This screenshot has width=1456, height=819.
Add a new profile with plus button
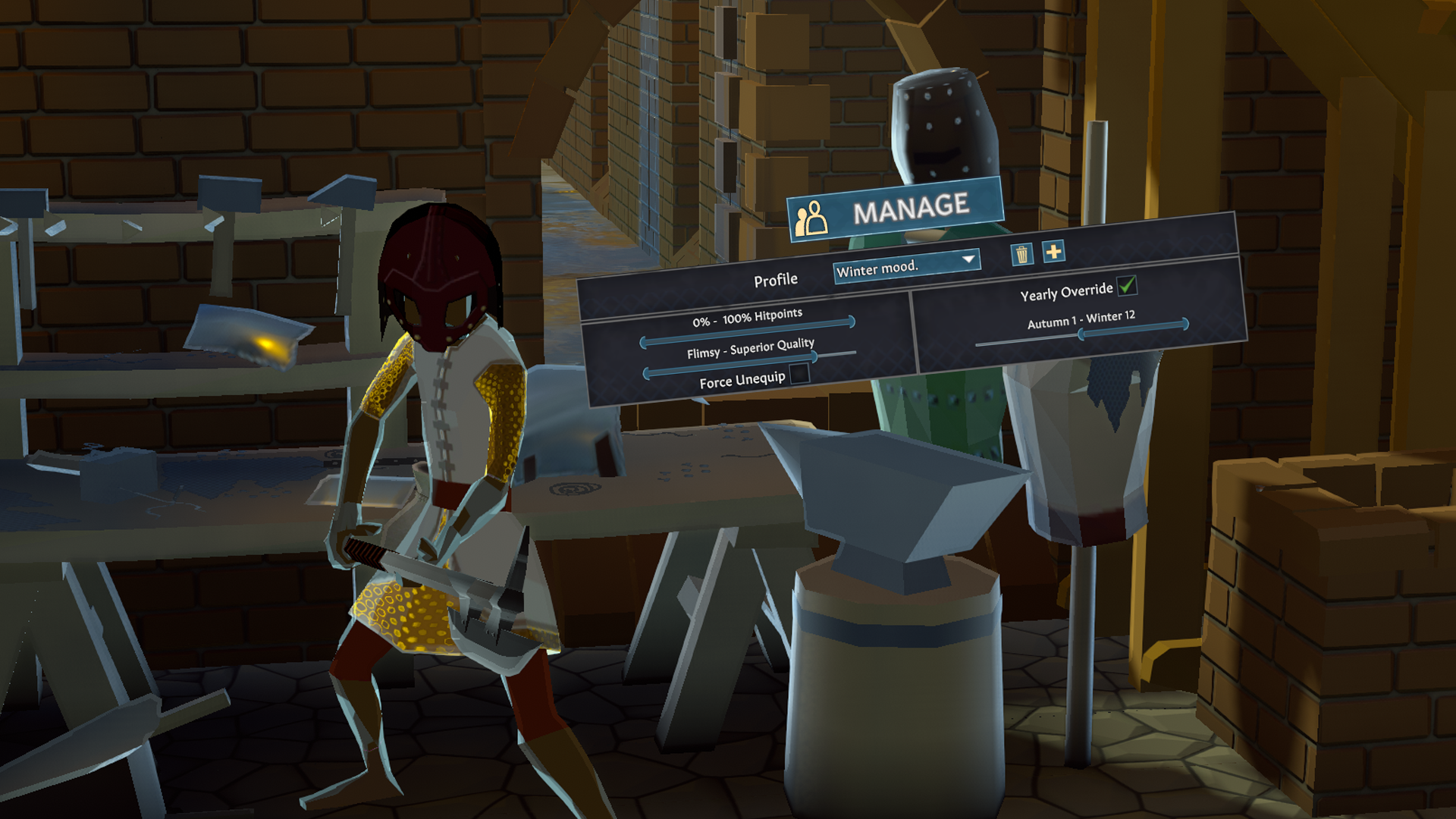(x=1053, y=252)
